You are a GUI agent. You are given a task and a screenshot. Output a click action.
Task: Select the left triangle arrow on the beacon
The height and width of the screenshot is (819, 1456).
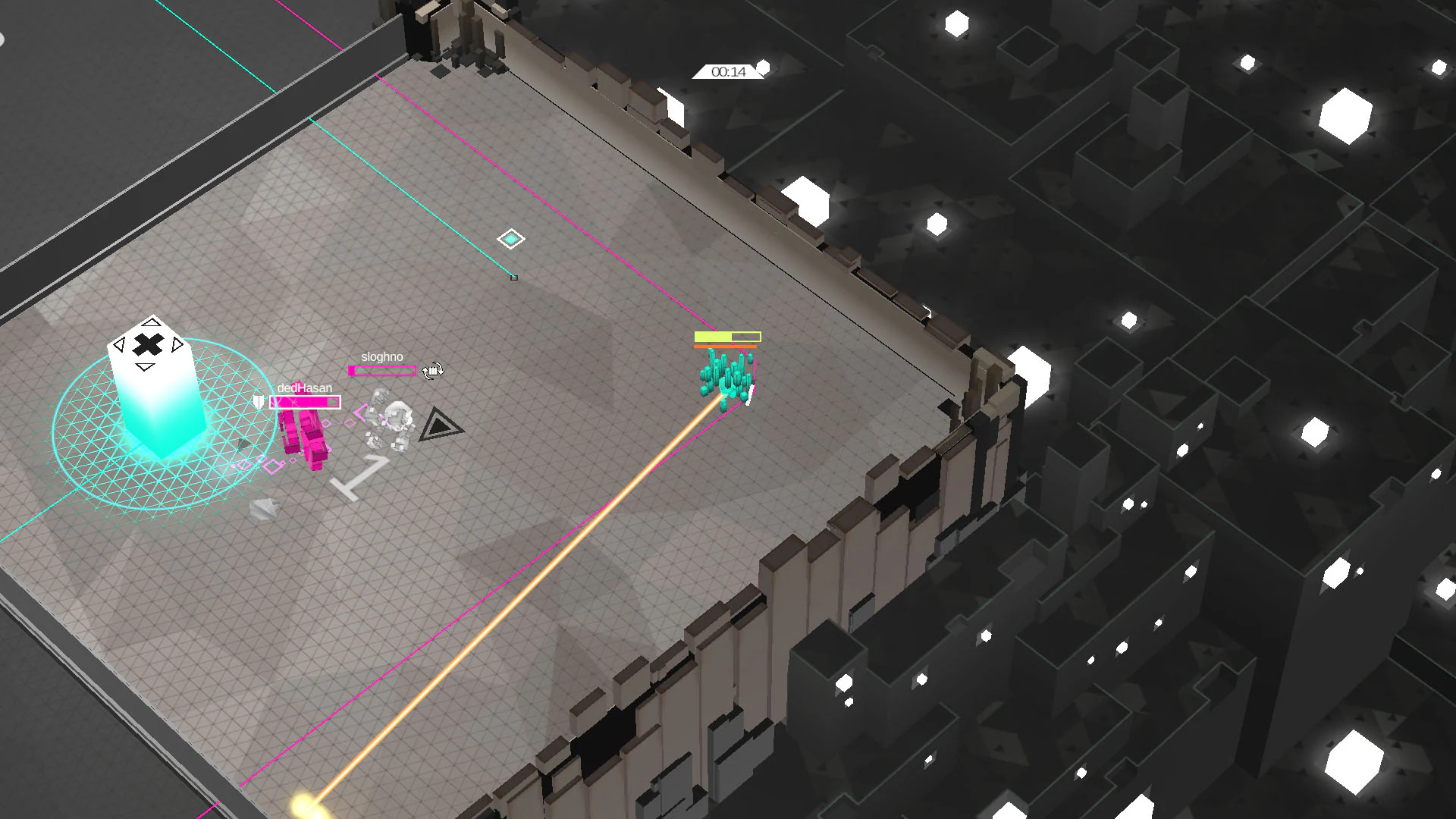[x=120, y=344]
